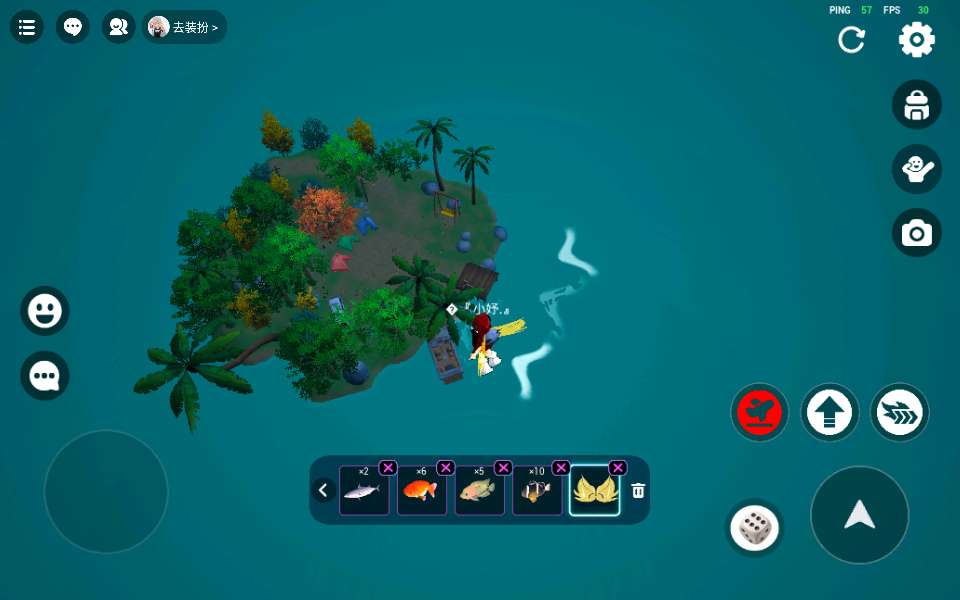Open the quick chat speech bubble

pyautogui.click(x=45, y=376)
